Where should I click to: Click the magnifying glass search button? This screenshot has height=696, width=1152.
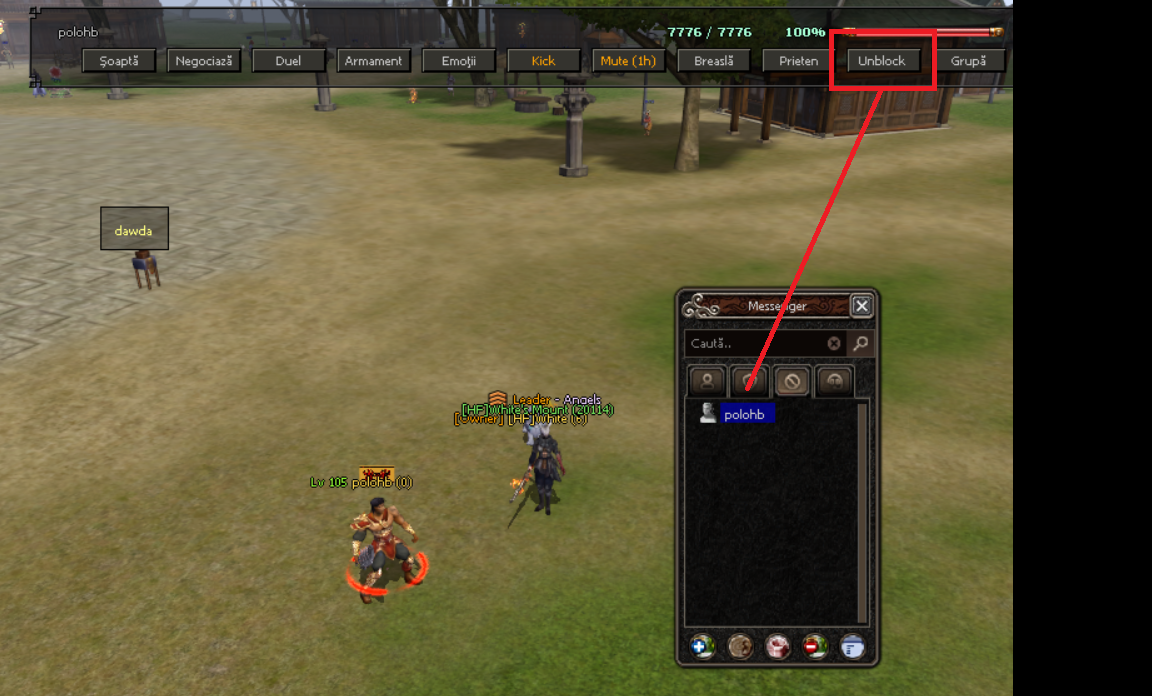pos(860,344)
